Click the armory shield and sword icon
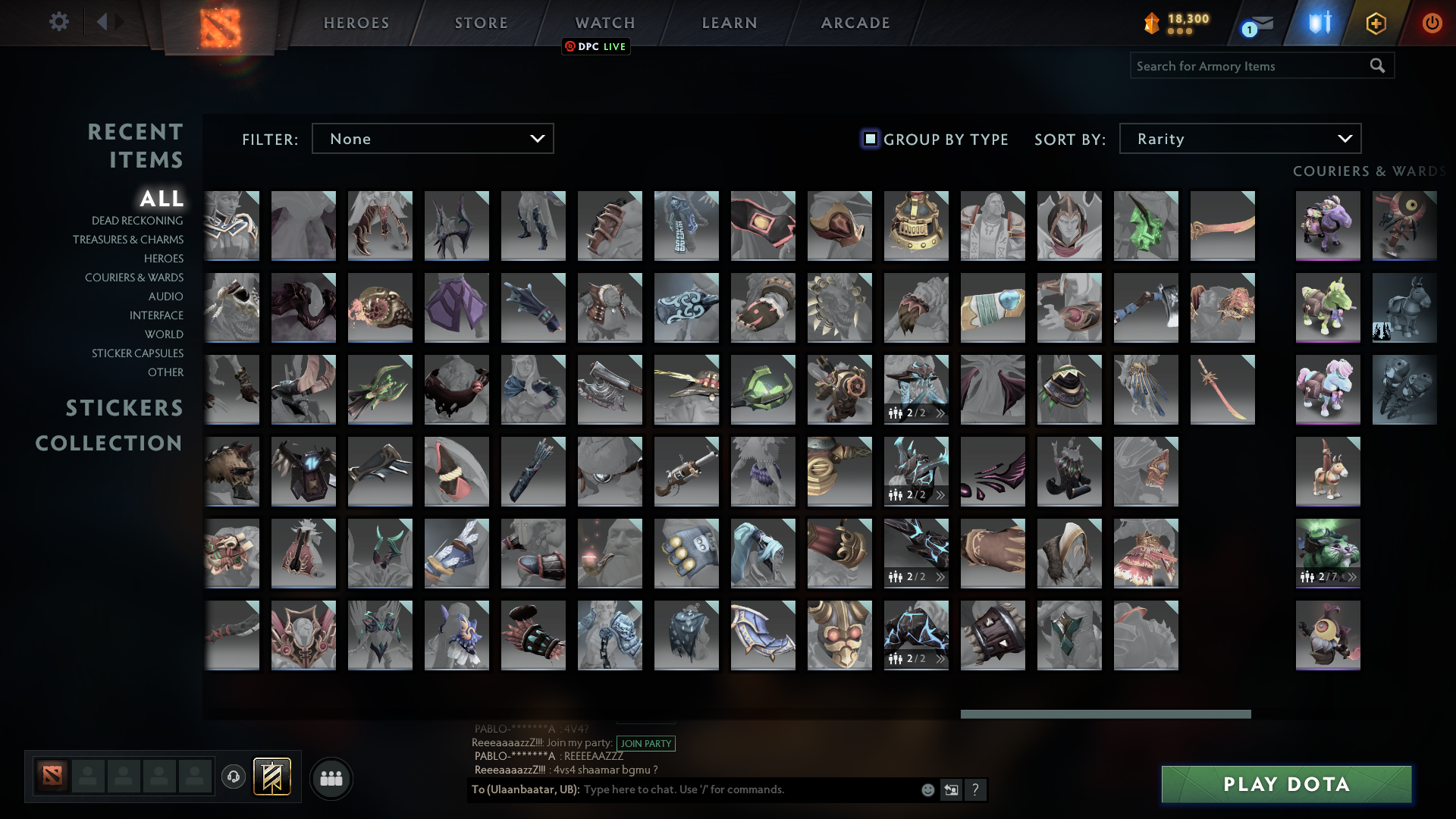Image resolution: width=1456 pixels, height=819 pixels. point(1319,22)
